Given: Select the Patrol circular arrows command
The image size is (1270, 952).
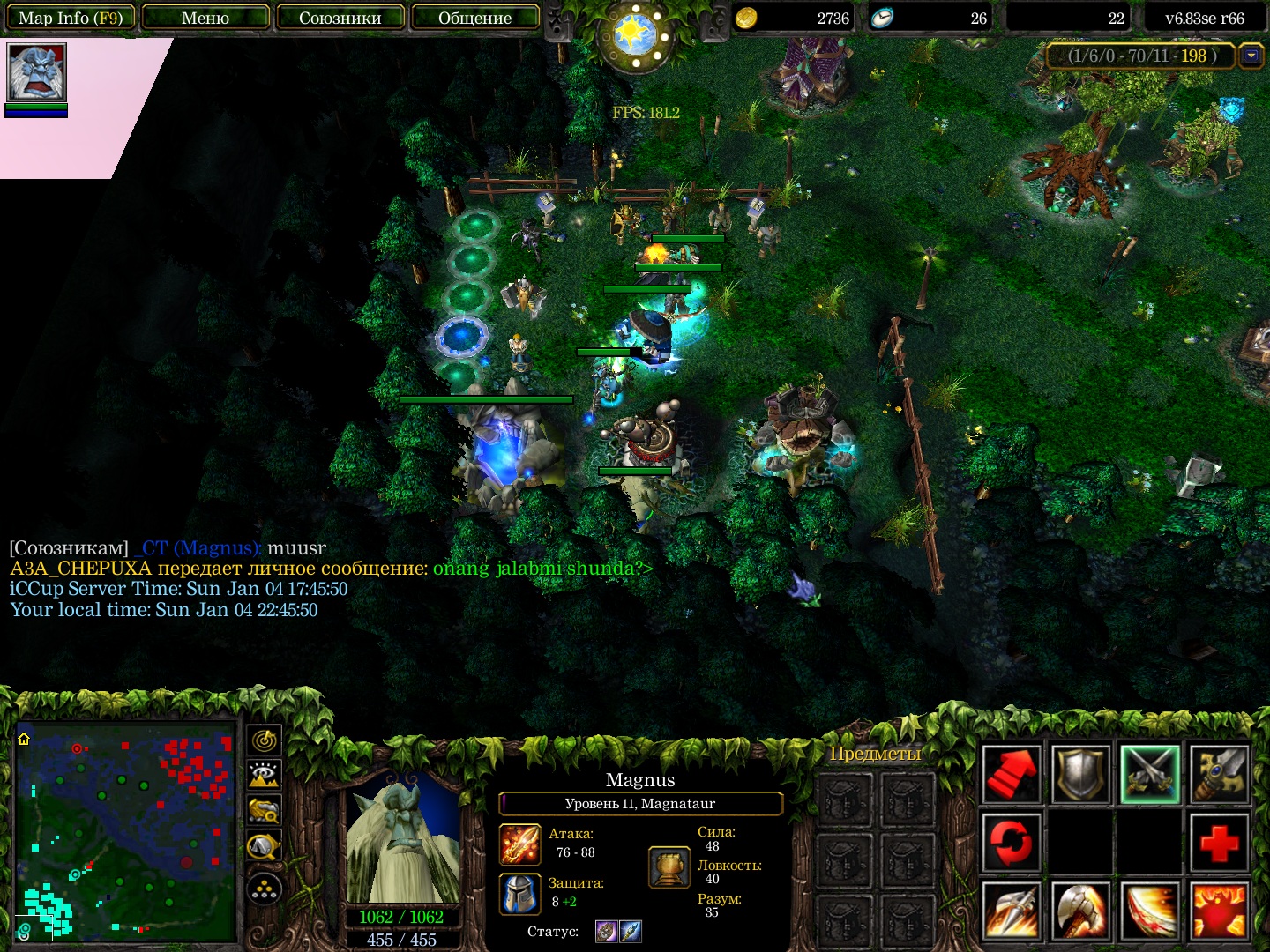Looking at the screenshot, I should coord(1011,842).
